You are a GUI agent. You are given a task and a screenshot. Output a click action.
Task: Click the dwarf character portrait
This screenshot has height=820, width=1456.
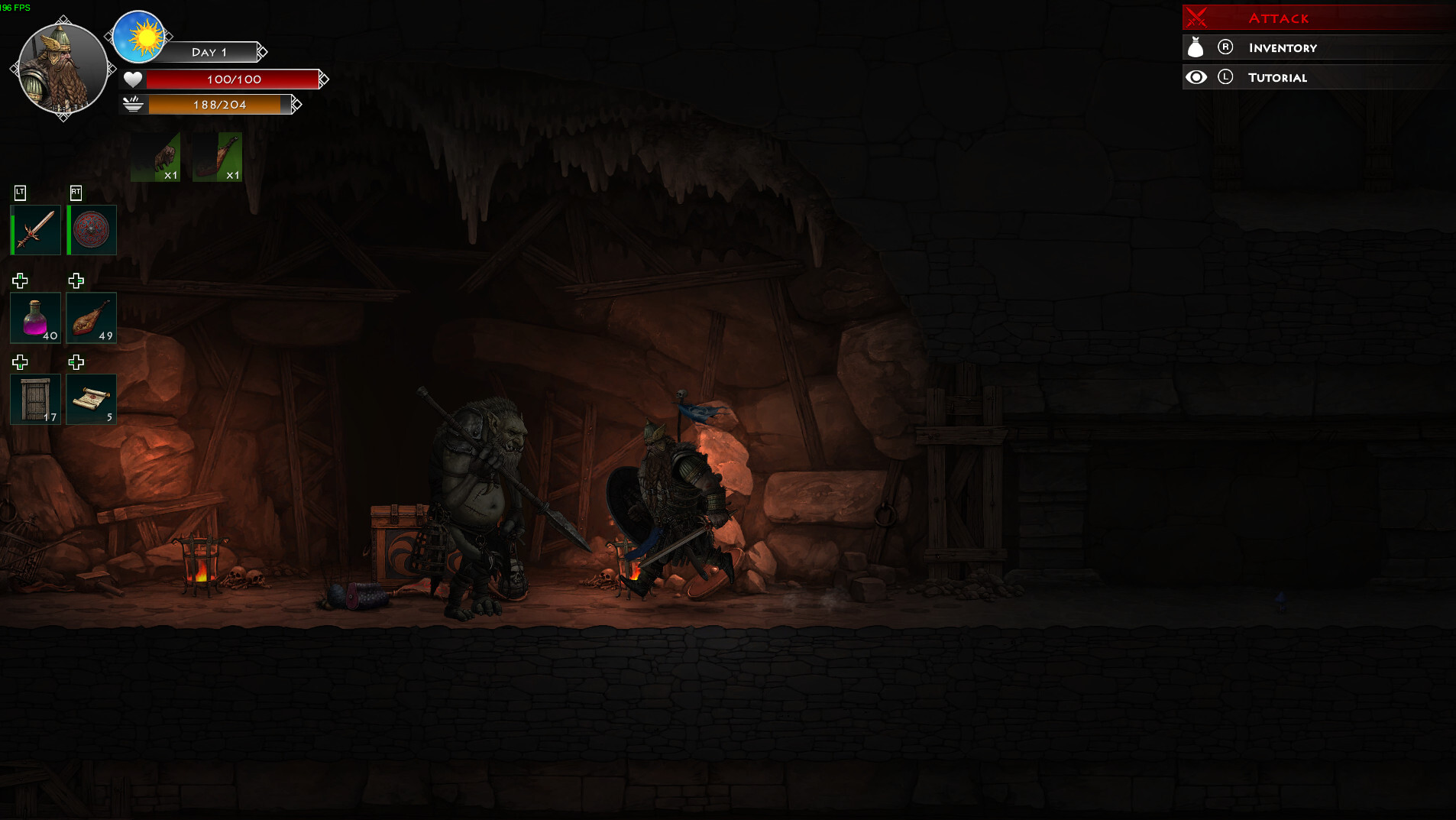62,68
